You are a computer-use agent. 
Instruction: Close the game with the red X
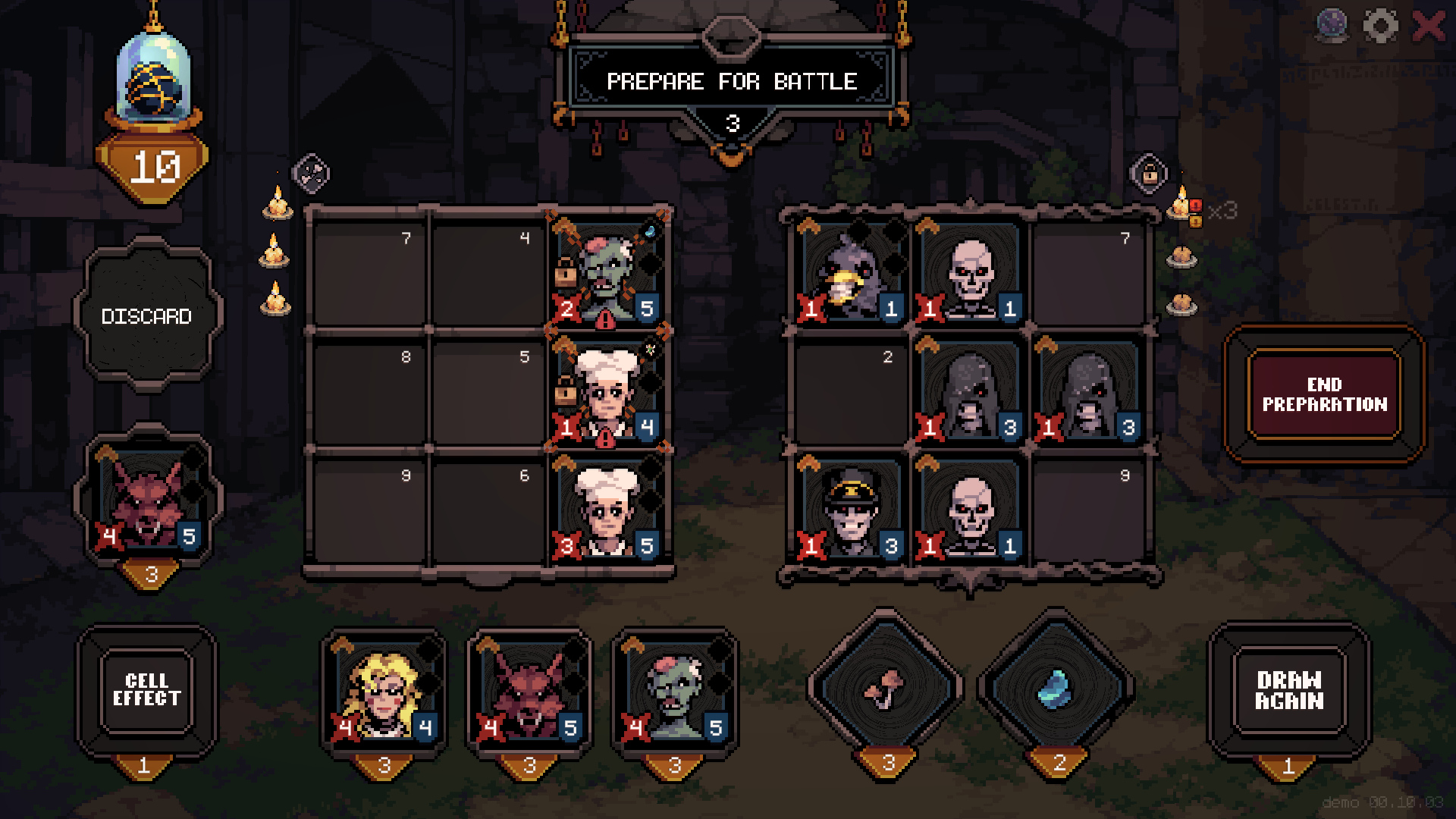click(x=1429, y=27)
